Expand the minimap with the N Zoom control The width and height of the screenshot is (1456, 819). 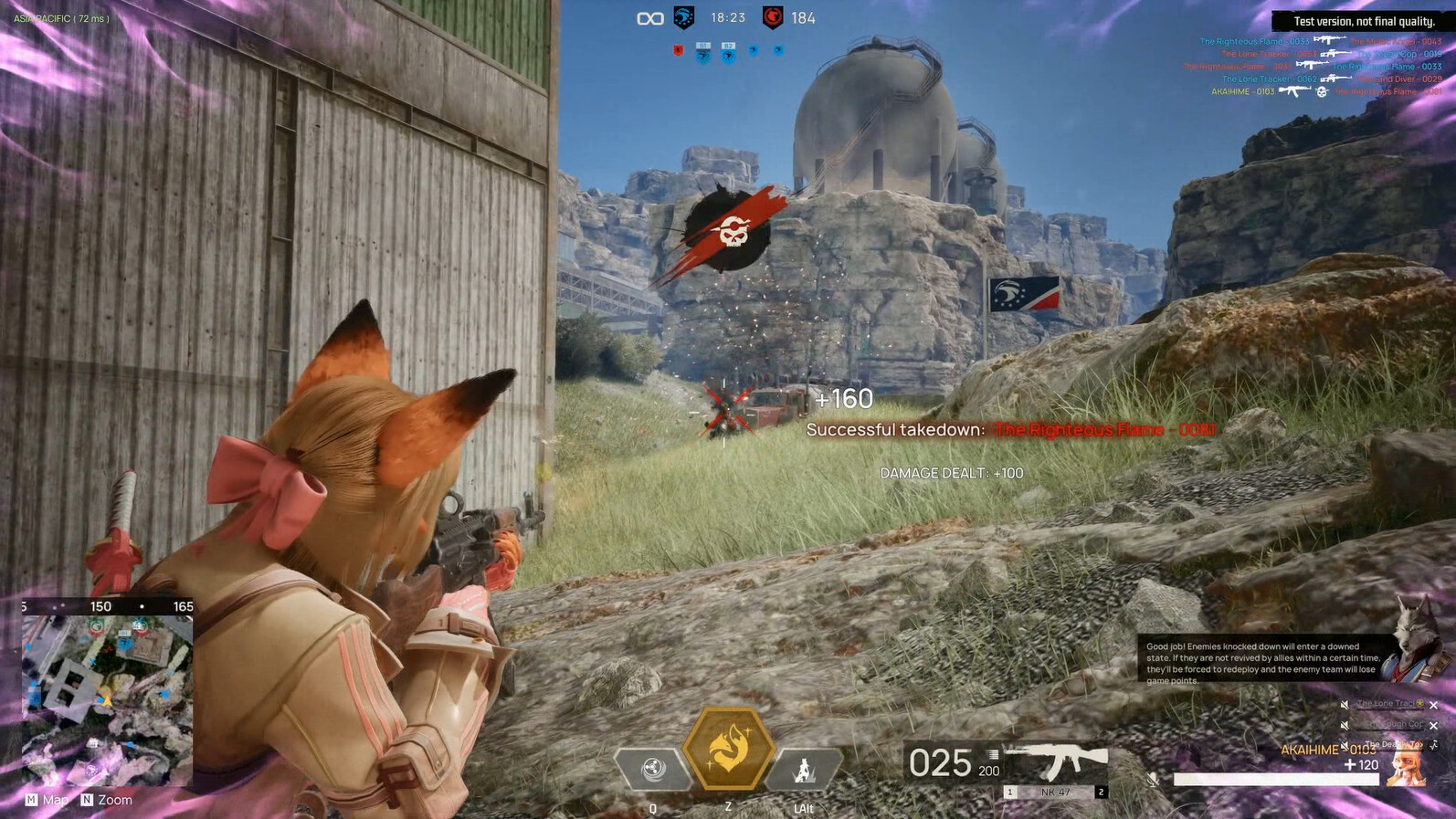[x=104, y=799]
